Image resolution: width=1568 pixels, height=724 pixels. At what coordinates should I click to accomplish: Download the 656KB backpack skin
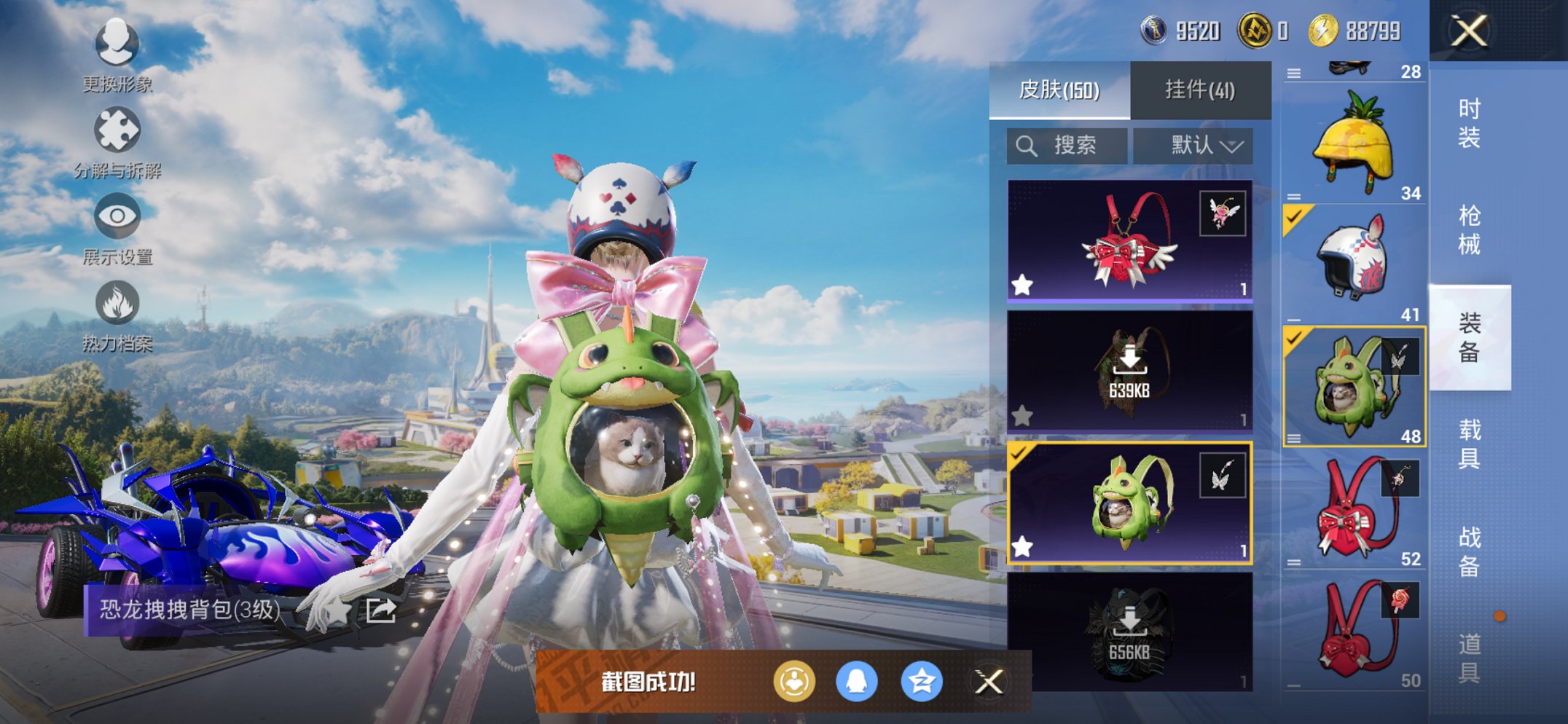pos(1129,632)
